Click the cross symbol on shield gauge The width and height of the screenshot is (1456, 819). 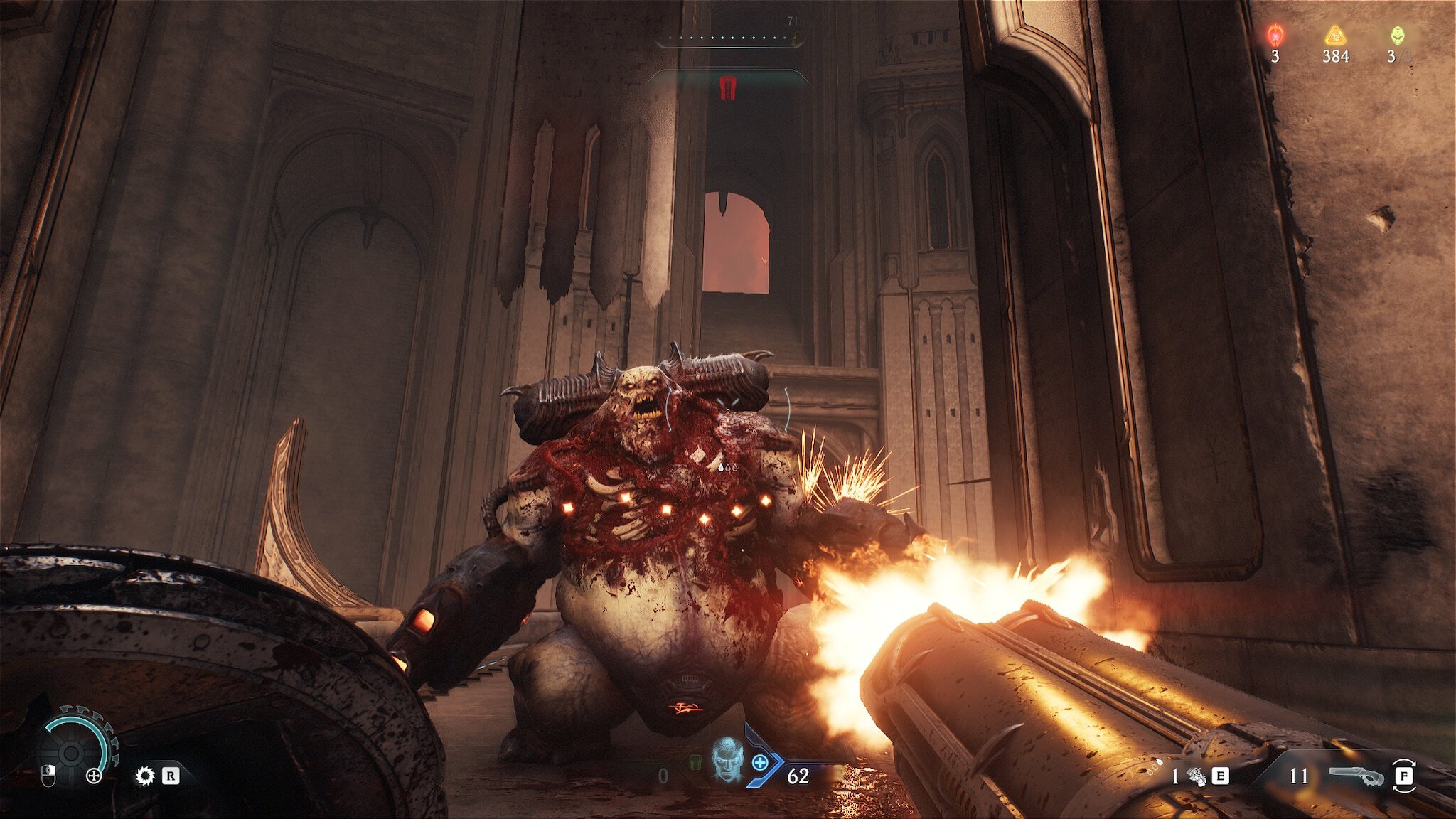click(x=94, y=776)
